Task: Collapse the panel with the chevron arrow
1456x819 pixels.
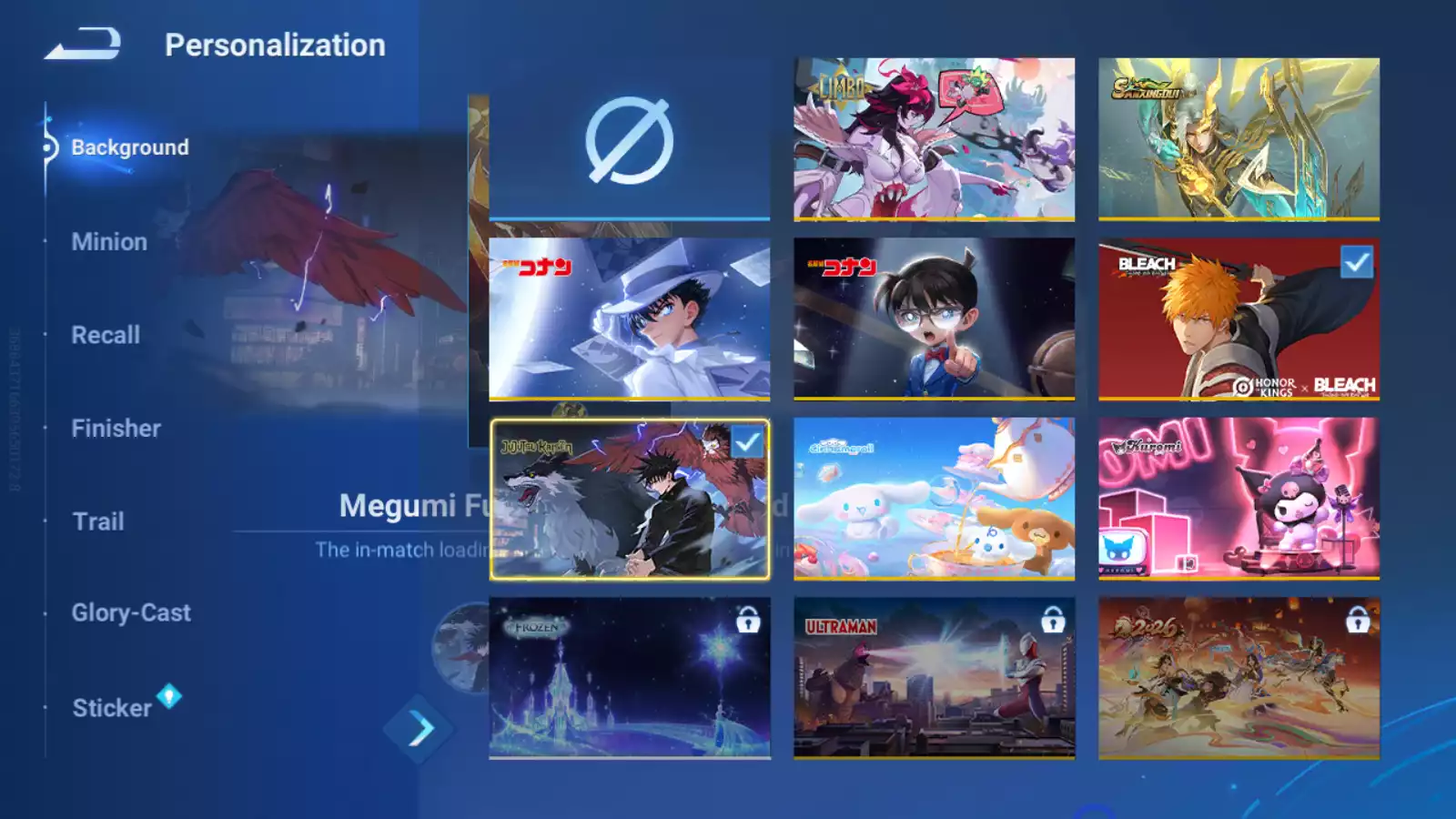Action: click(x=420, y=728)
